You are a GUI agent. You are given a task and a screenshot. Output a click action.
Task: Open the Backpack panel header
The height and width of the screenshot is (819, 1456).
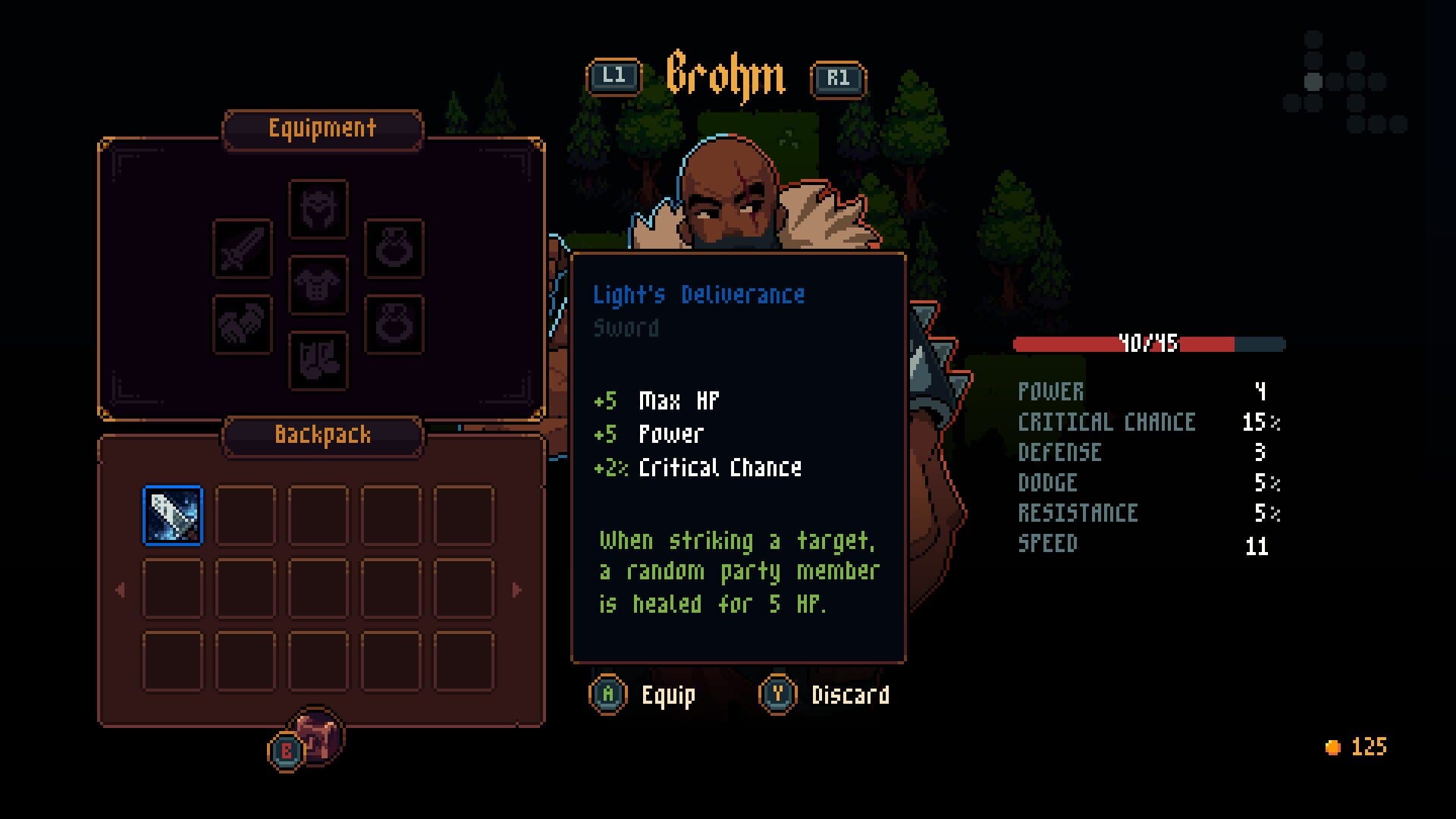click(322, 435)
